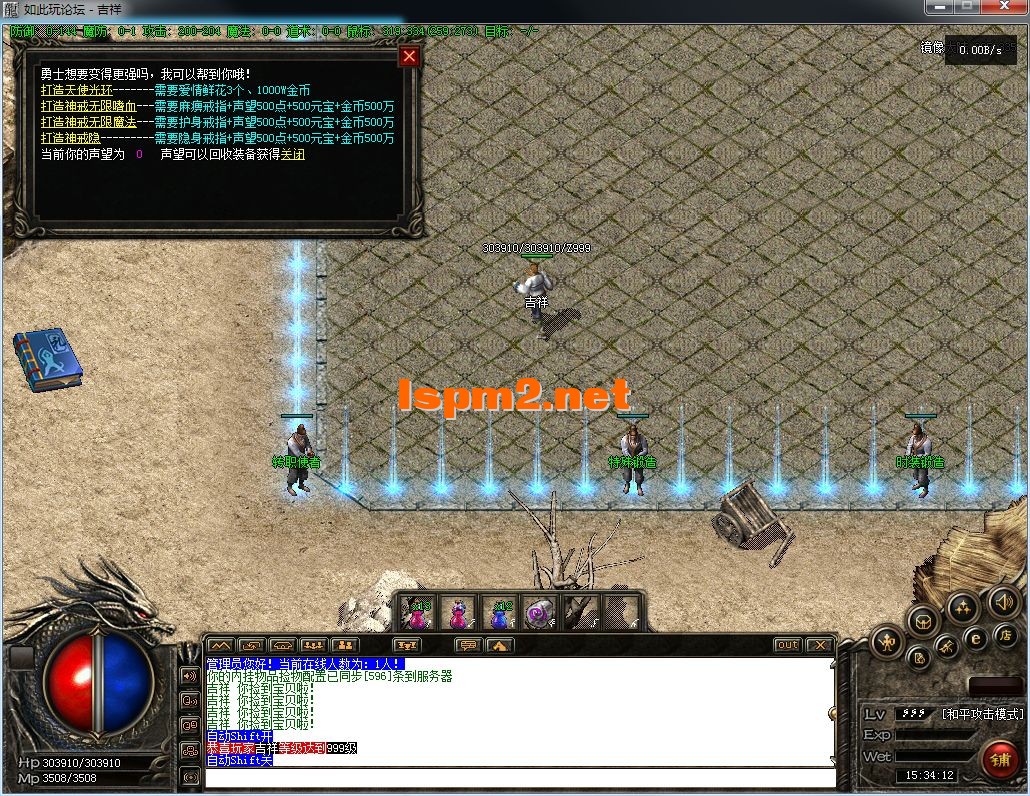The width and height of the screenshot is (1030, 796).
Task: Focus the chat input field
Action: (520, 778)
